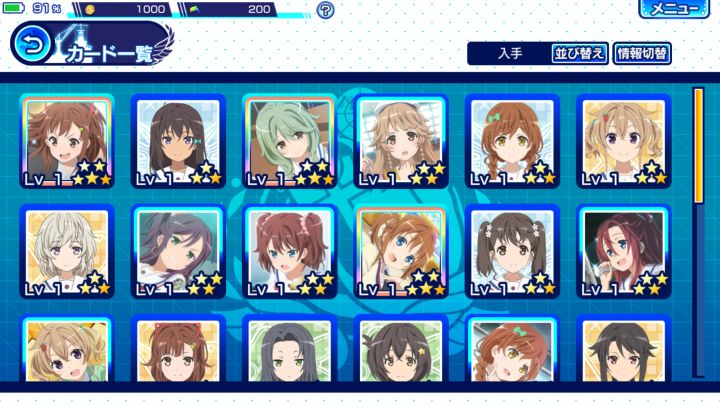The image size is (720, 405).
Task: Pick the silver-haired girl card
Action: (66, 252)
